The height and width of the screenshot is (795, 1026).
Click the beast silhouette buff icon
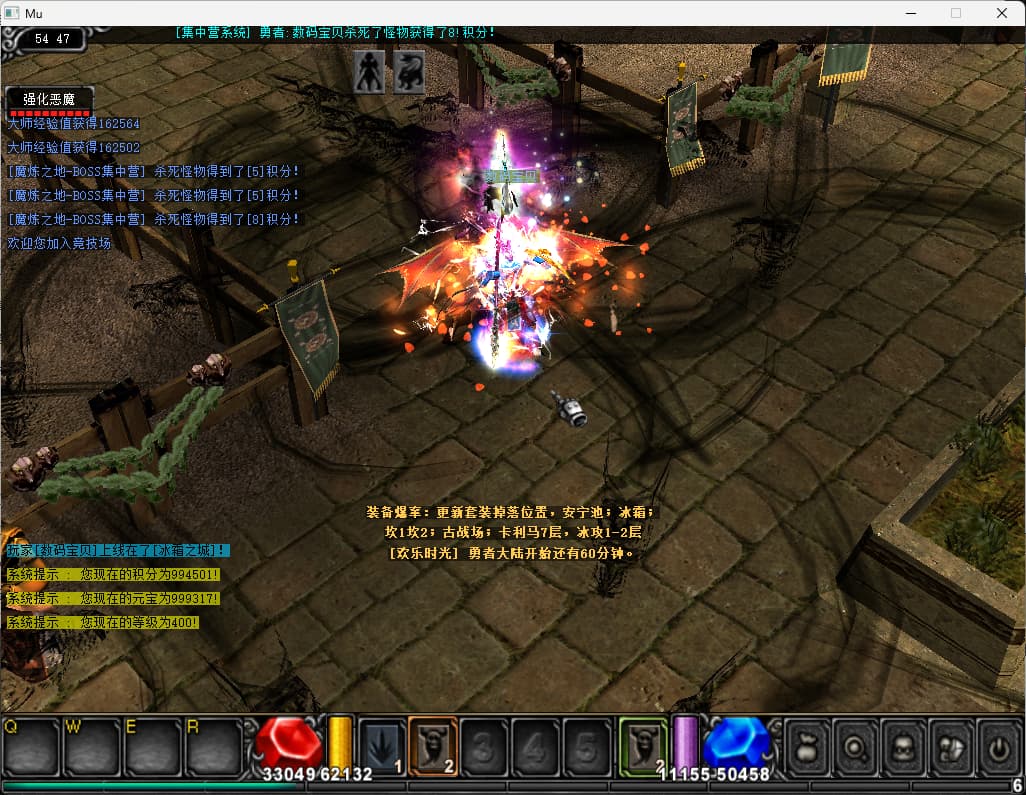pos(408,72)
